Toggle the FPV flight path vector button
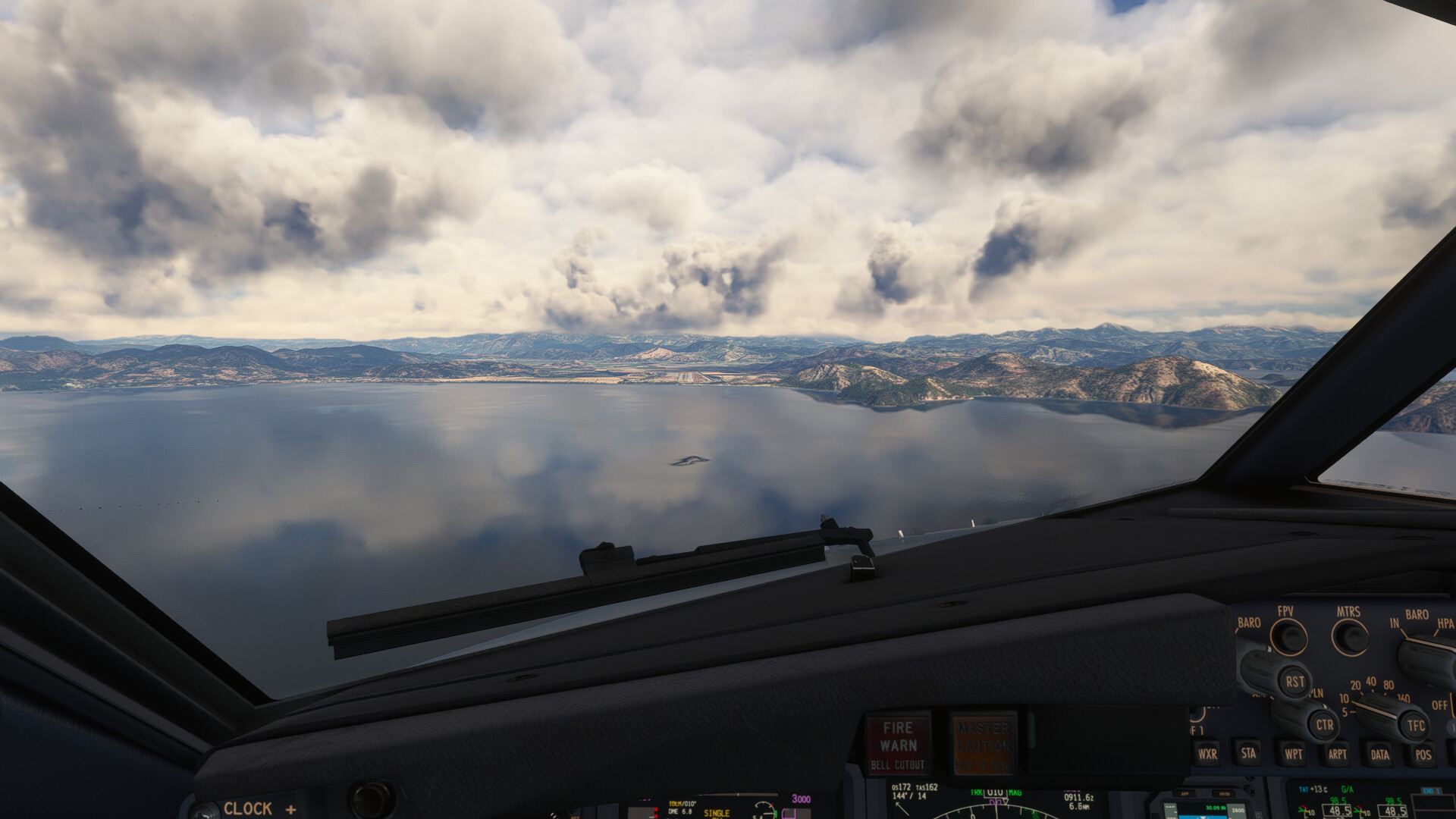 (1288, 638)
